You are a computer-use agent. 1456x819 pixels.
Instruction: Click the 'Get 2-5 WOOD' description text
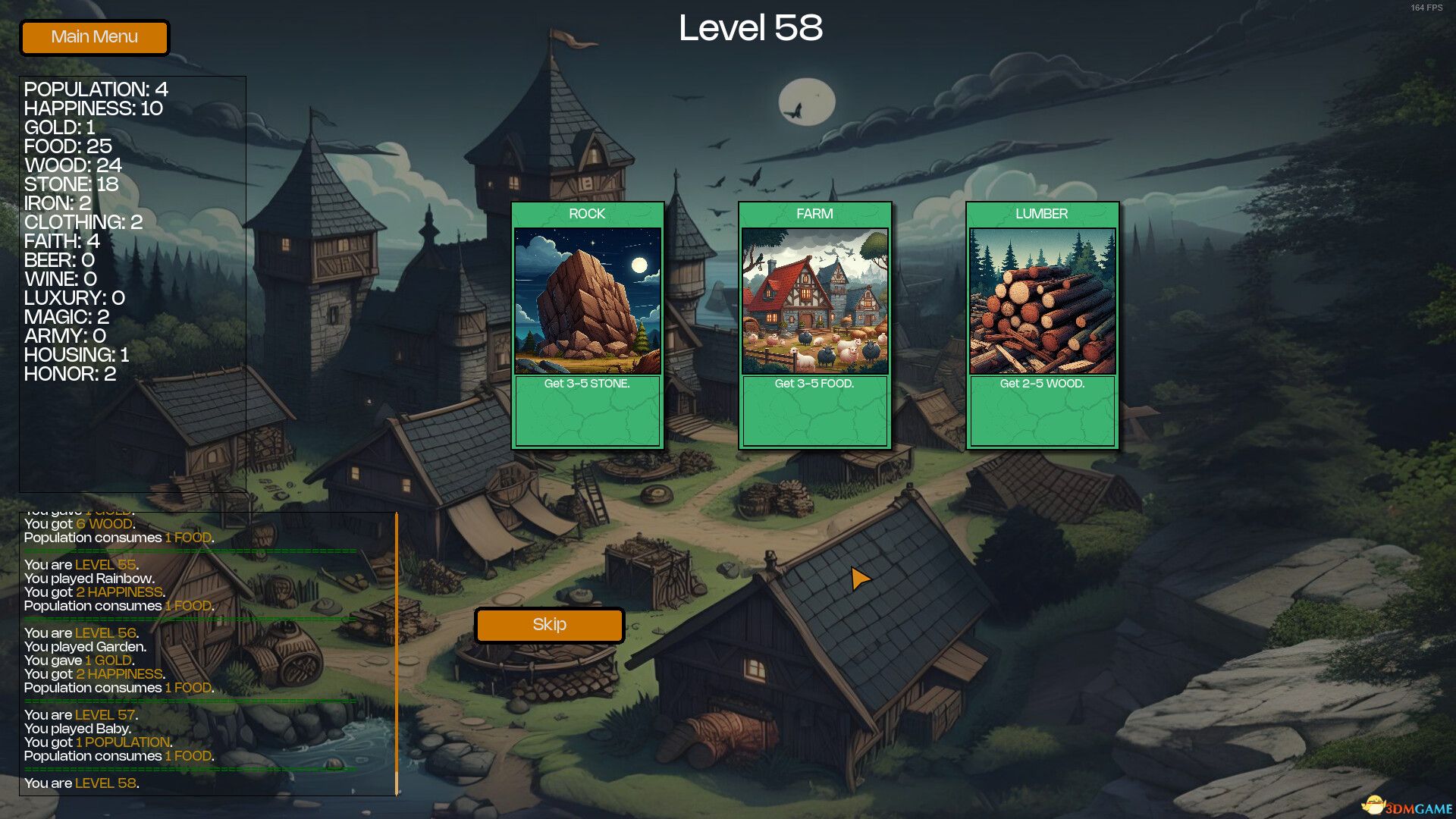1042,384
